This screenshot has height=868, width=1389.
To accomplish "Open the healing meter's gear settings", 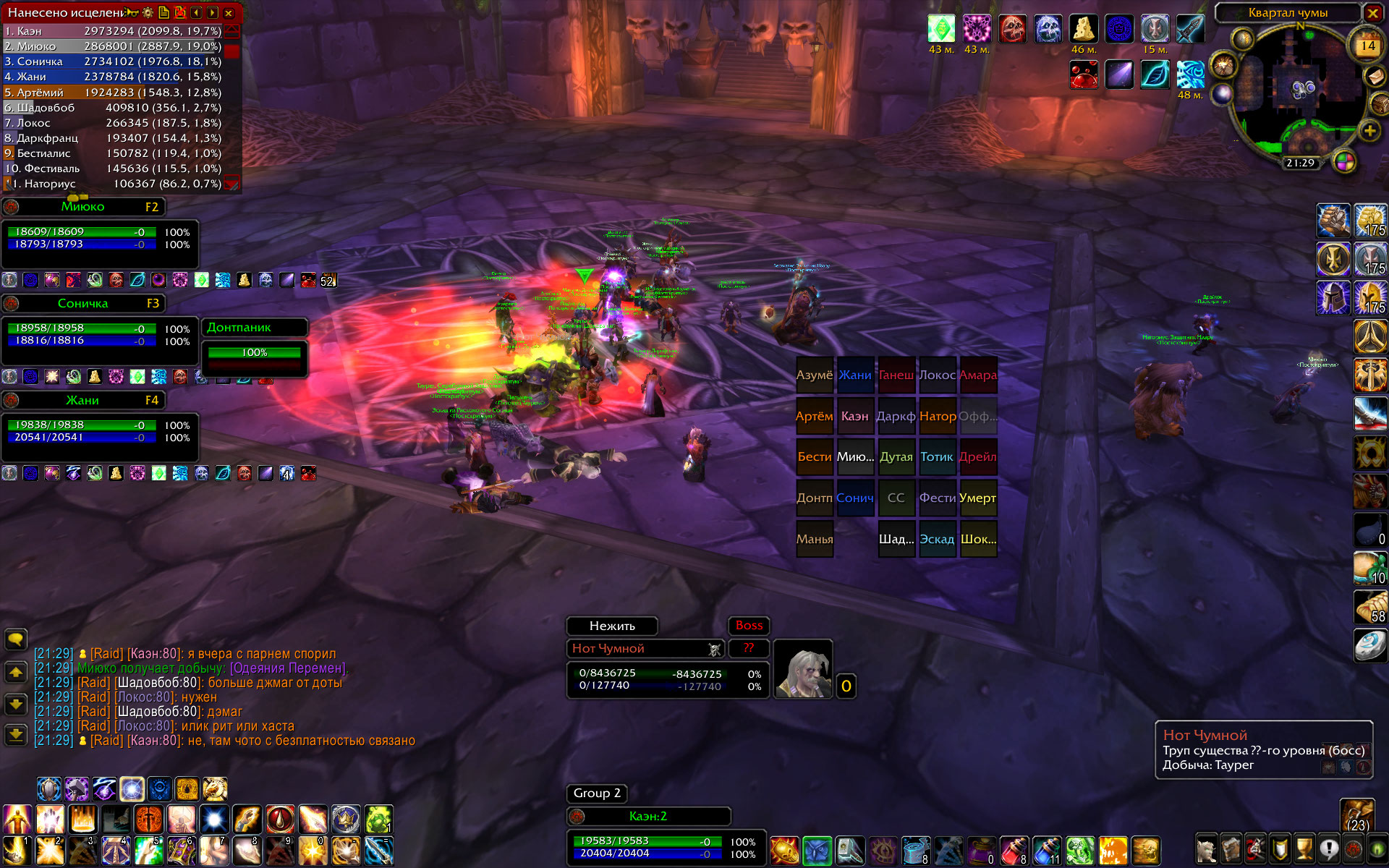I will [x=148, y=13].
